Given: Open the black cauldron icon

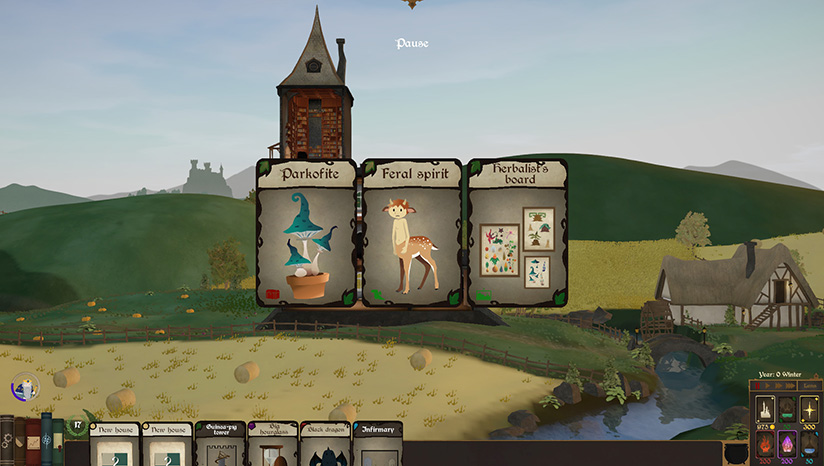Looking at the screenshot, I should click(736, 452).
